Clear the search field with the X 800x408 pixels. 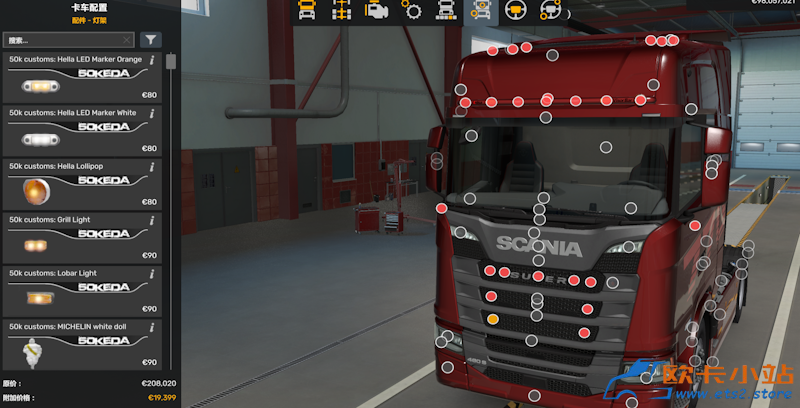pos(126,40)
